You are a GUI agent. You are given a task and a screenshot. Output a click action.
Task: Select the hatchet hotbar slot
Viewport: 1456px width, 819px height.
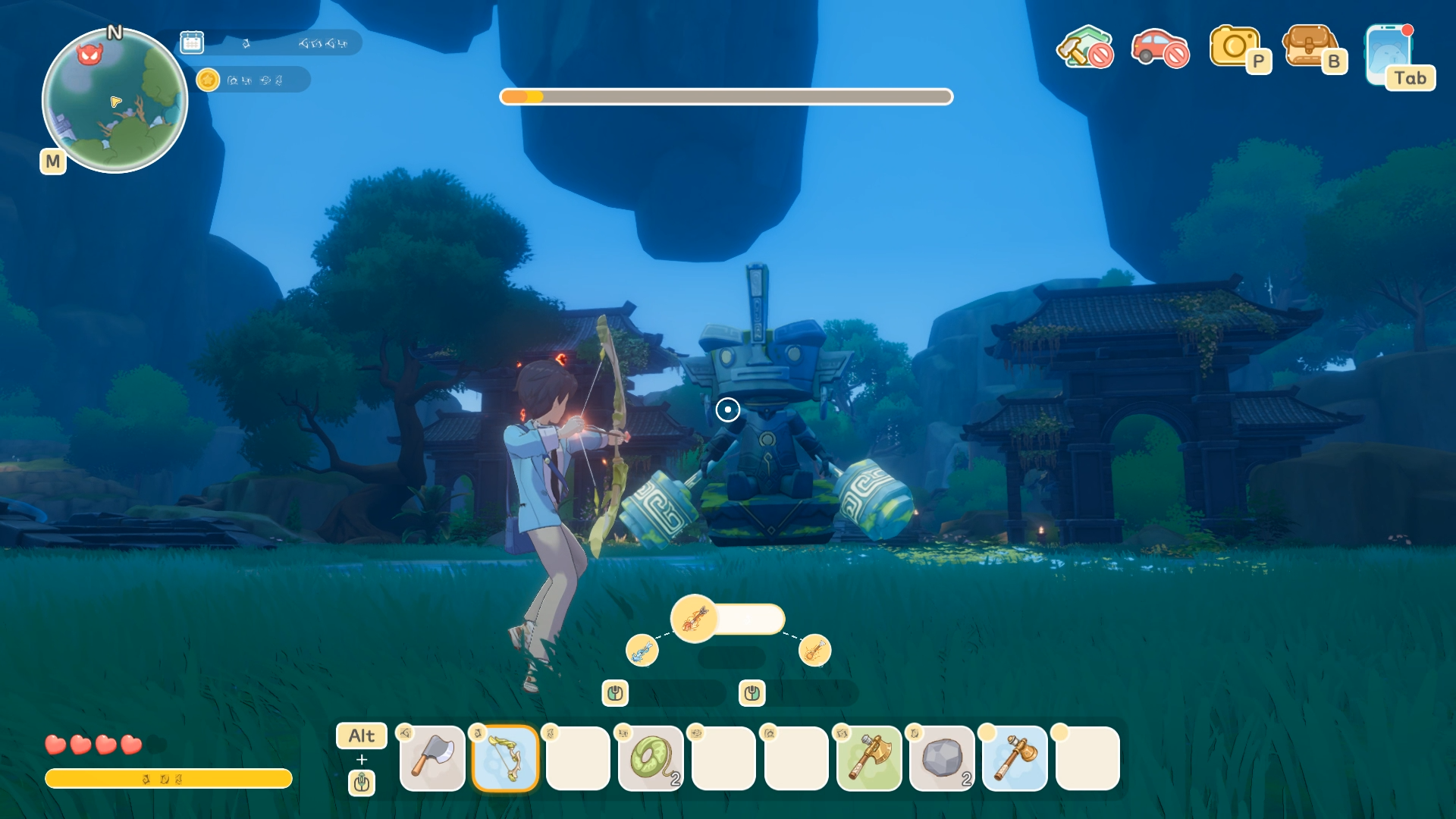tap(432, 758)
